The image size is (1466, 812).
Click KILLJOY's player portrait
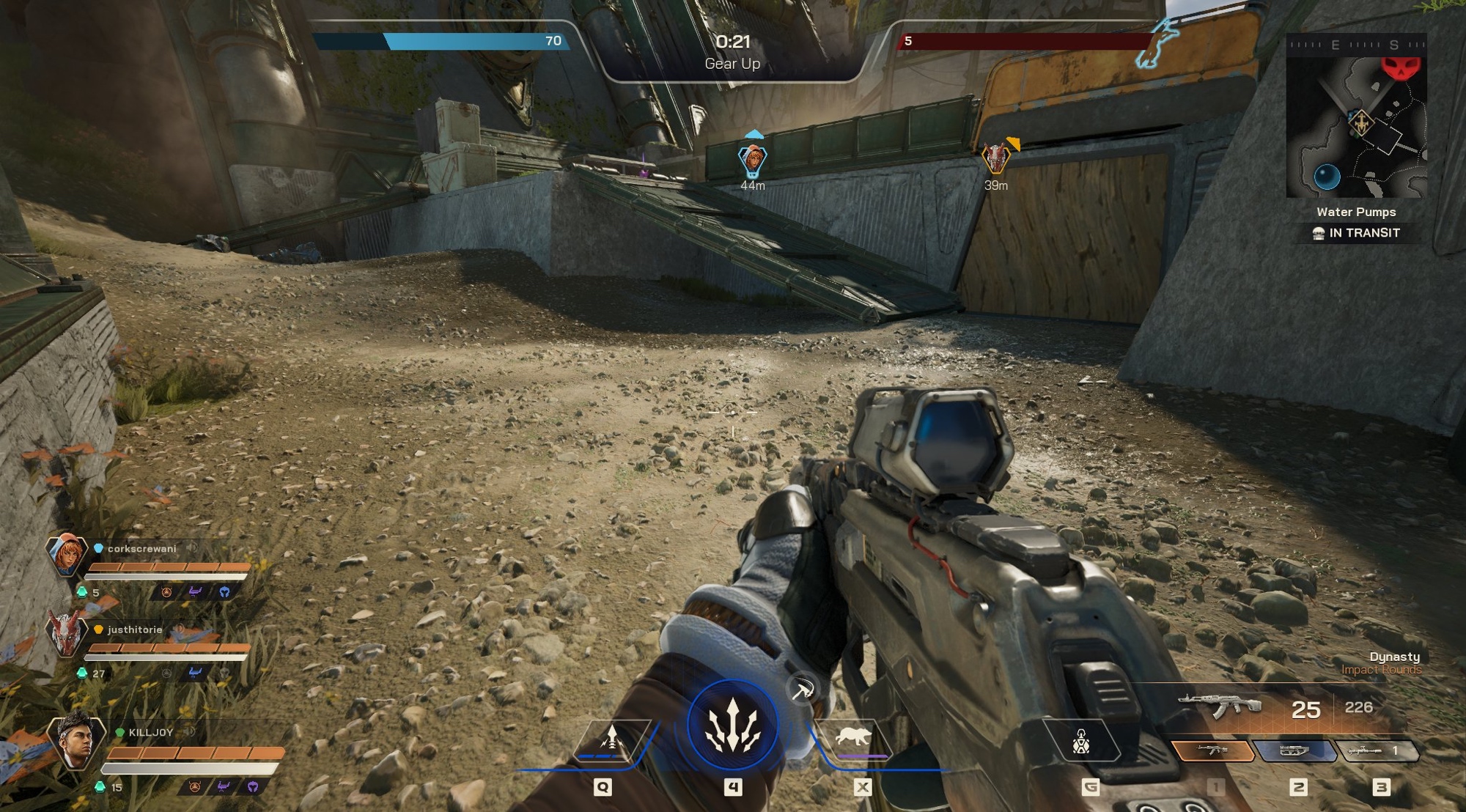point(75,740)
